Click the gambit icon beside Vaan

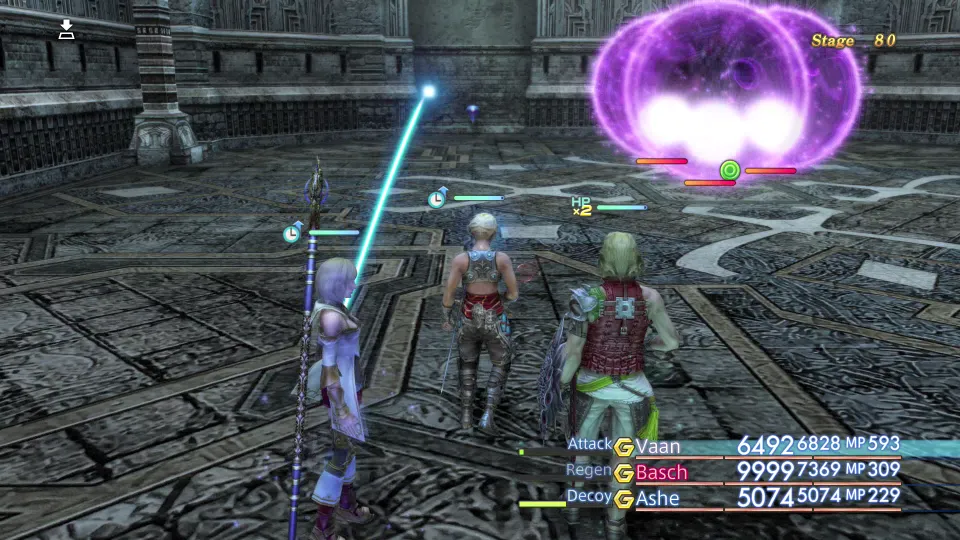coord(624,447)
